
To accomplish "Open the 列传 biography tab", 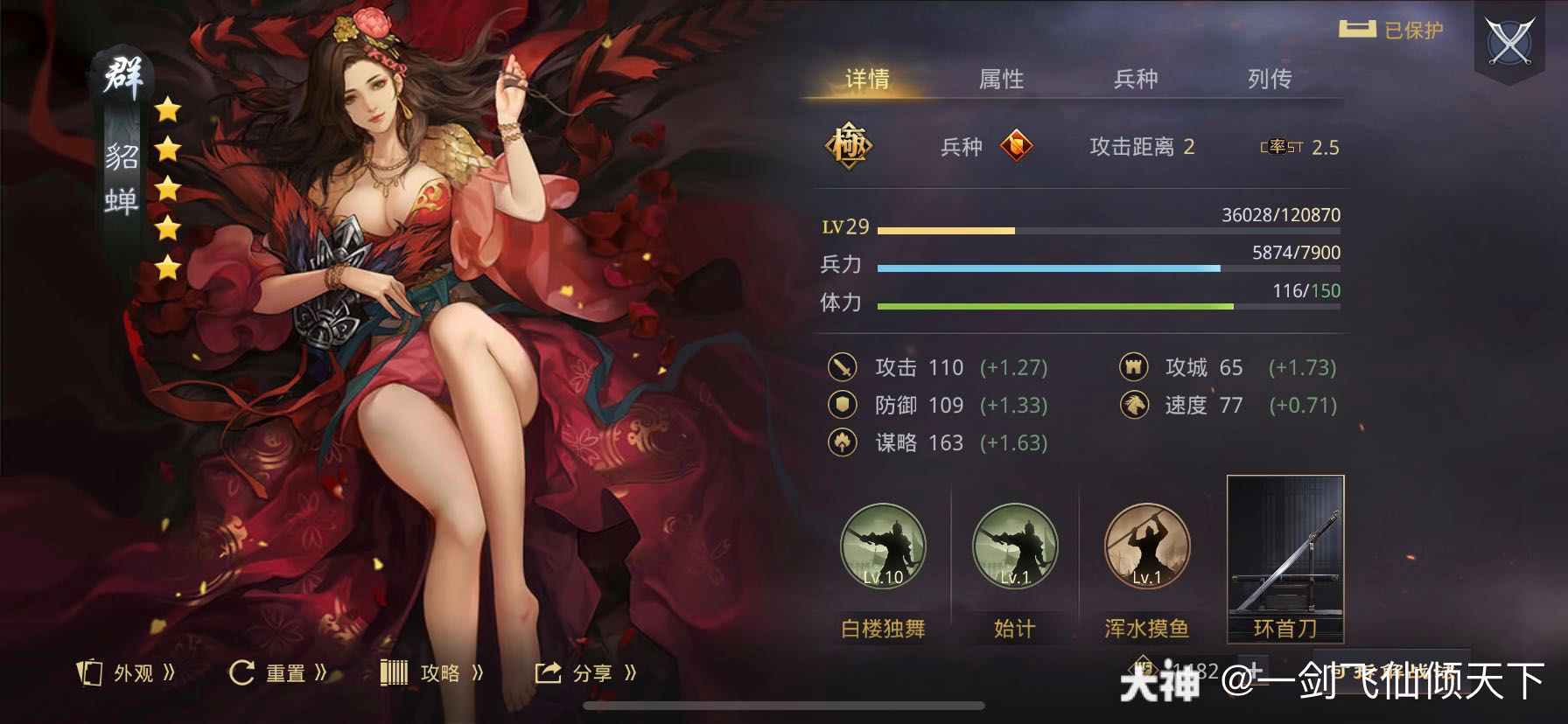I will click(x=1270, y=80).
